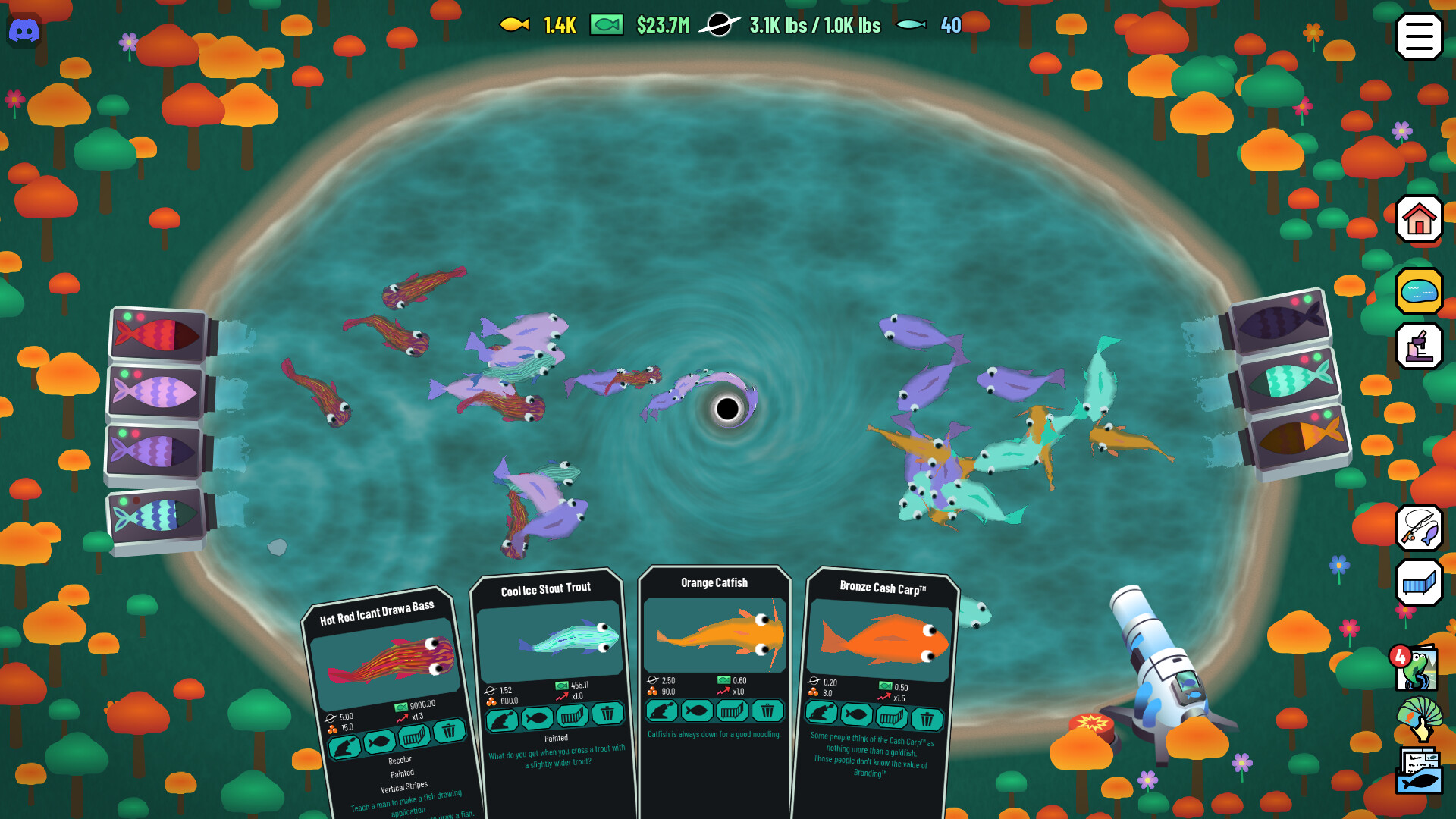Toggle the pink fish hatchery dispenser
This screenshot has height=819, width=1456.
coord(155,391)
